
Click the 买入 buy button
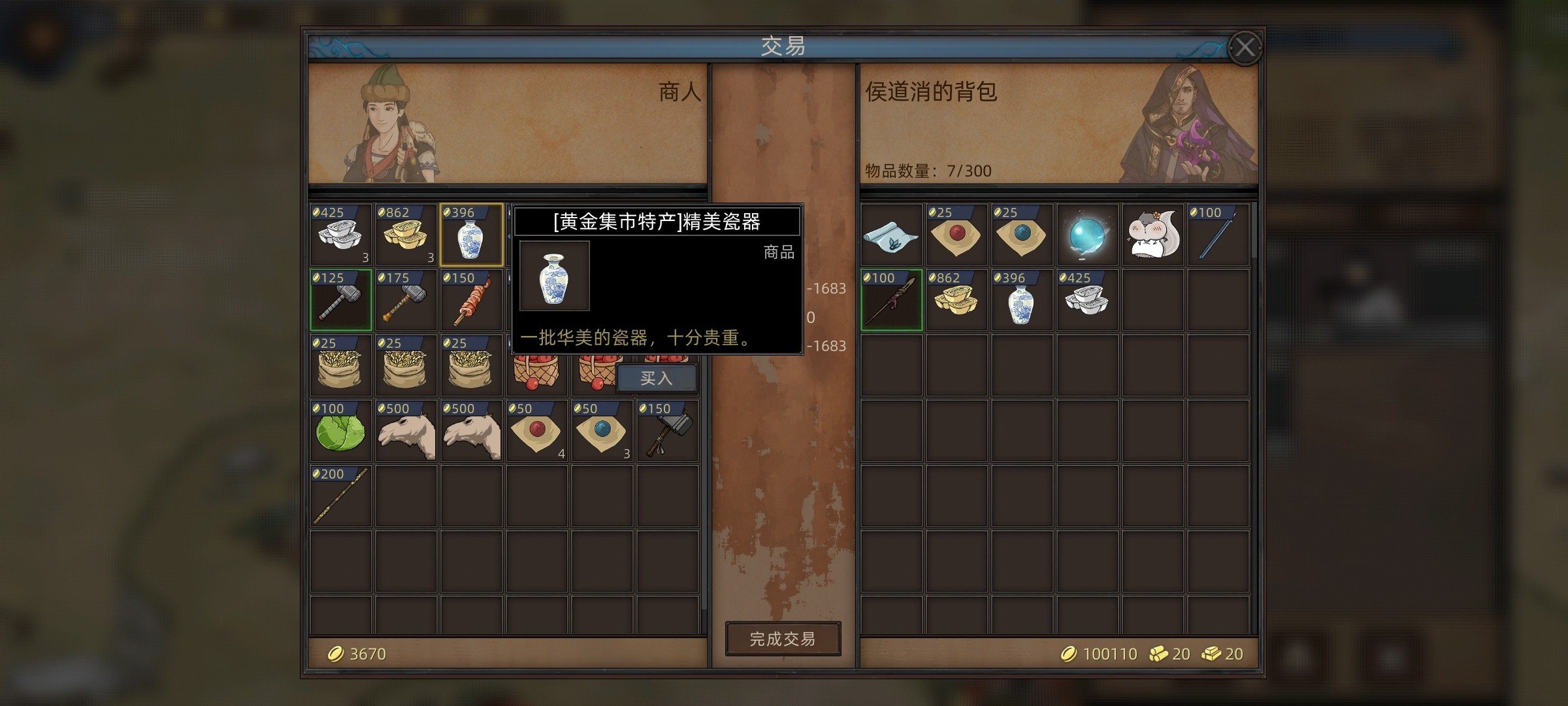tap(656, 378)
